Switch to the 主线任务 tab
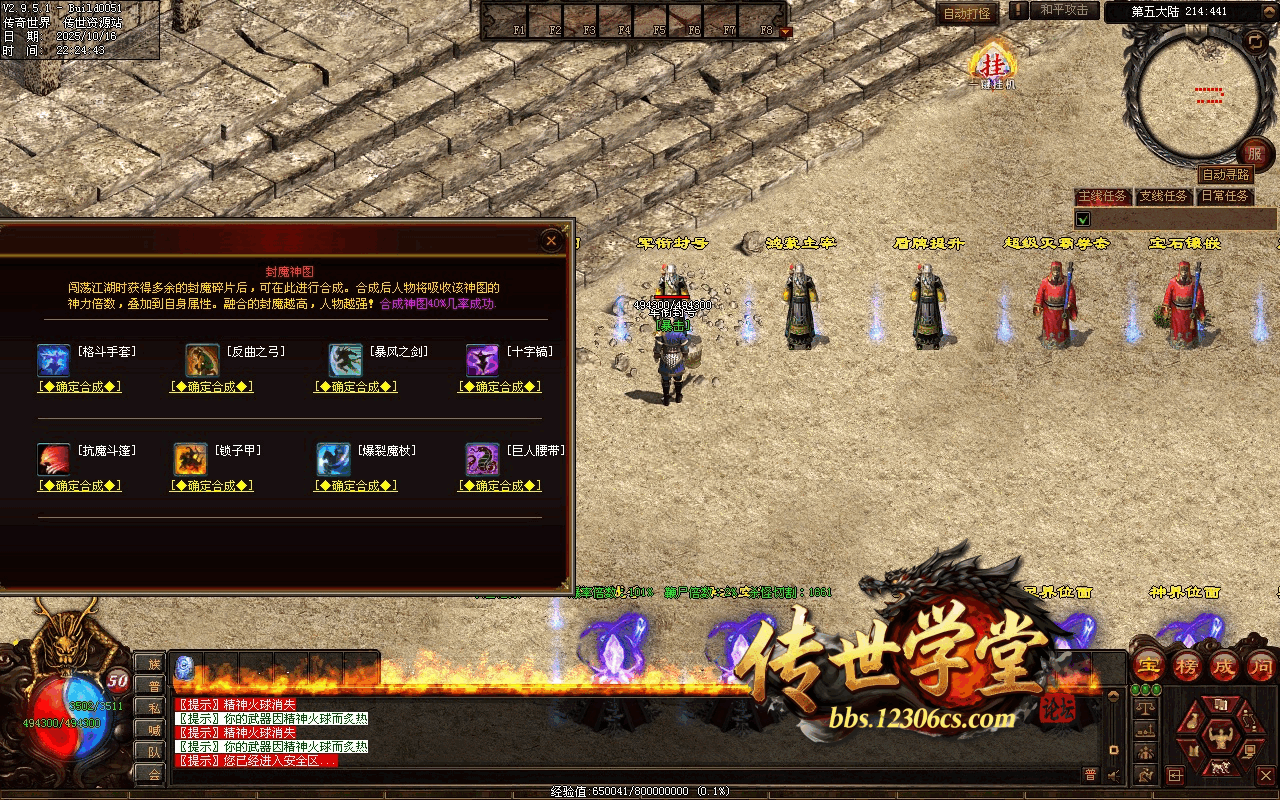Image resolution: width=1280 pixels, height=800 pixels. click(1103, 197)
